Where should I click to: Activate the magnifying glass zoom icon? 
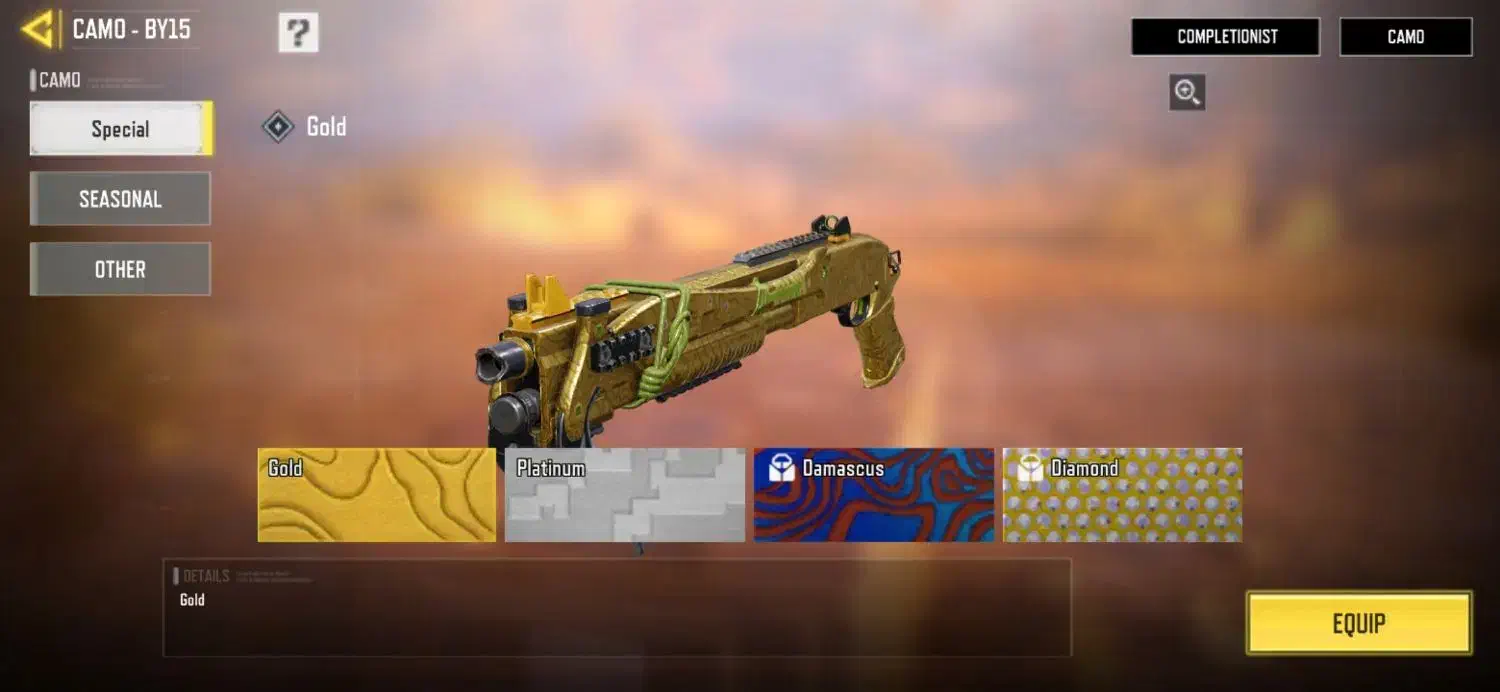coord(1187,93)
